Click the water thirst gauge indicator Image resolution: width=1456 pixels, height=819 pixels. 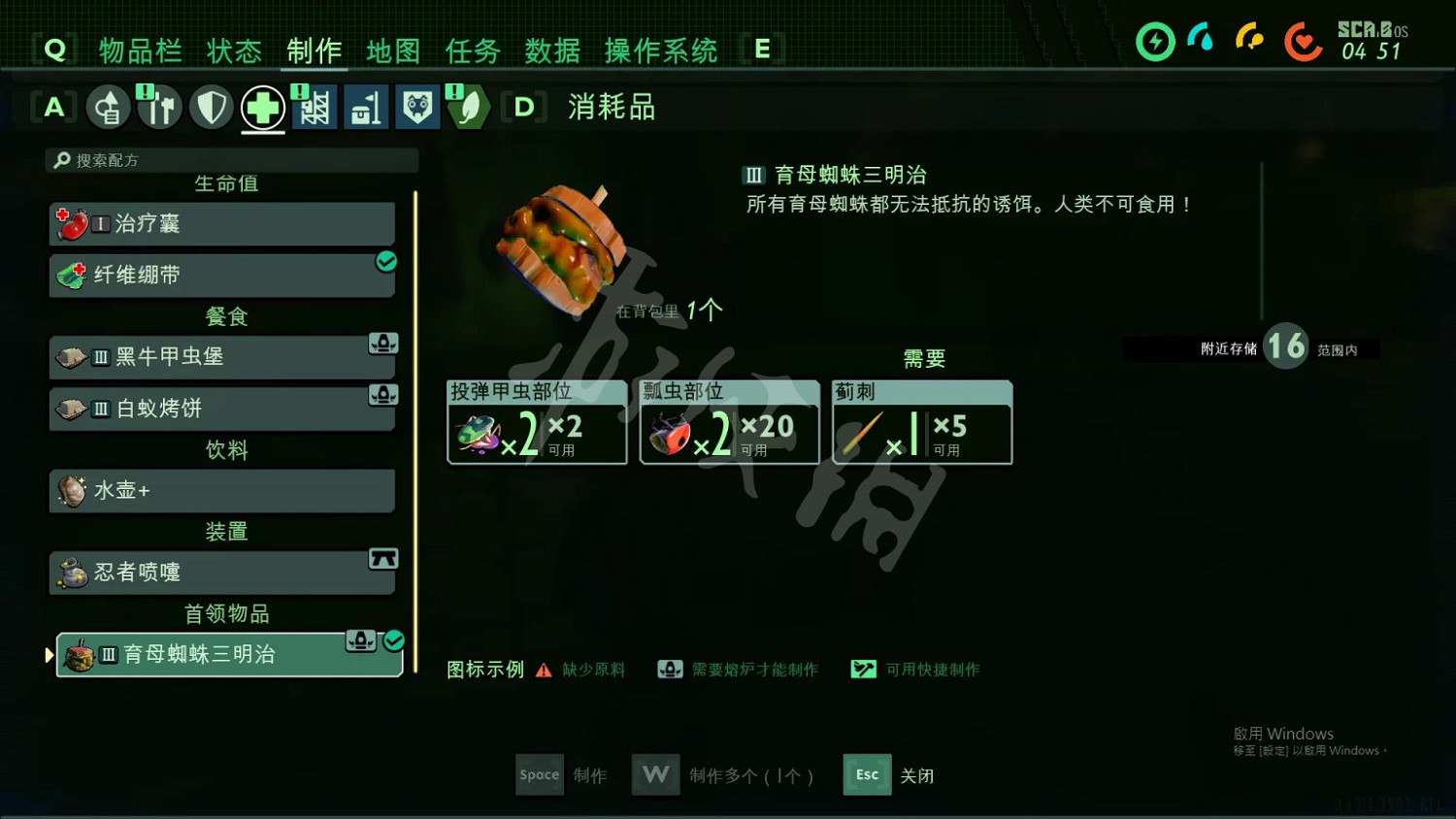click(1202, 42)
